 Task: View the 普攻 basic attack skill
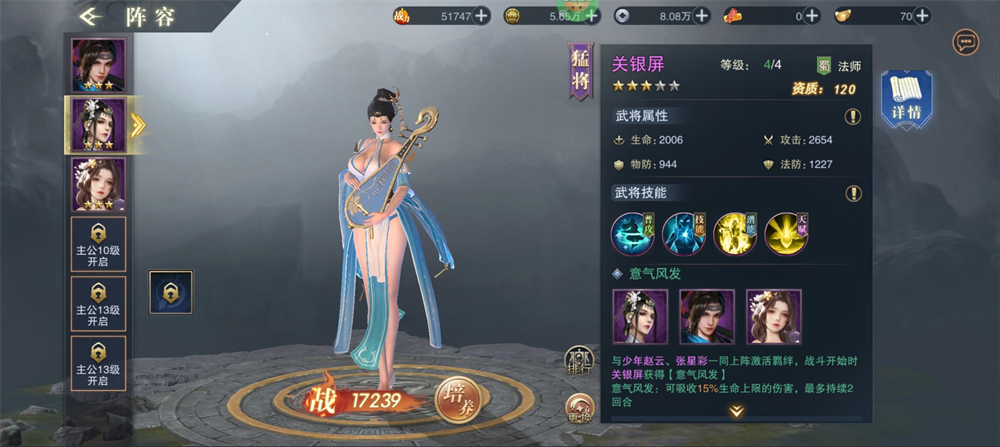click(633, 234)
